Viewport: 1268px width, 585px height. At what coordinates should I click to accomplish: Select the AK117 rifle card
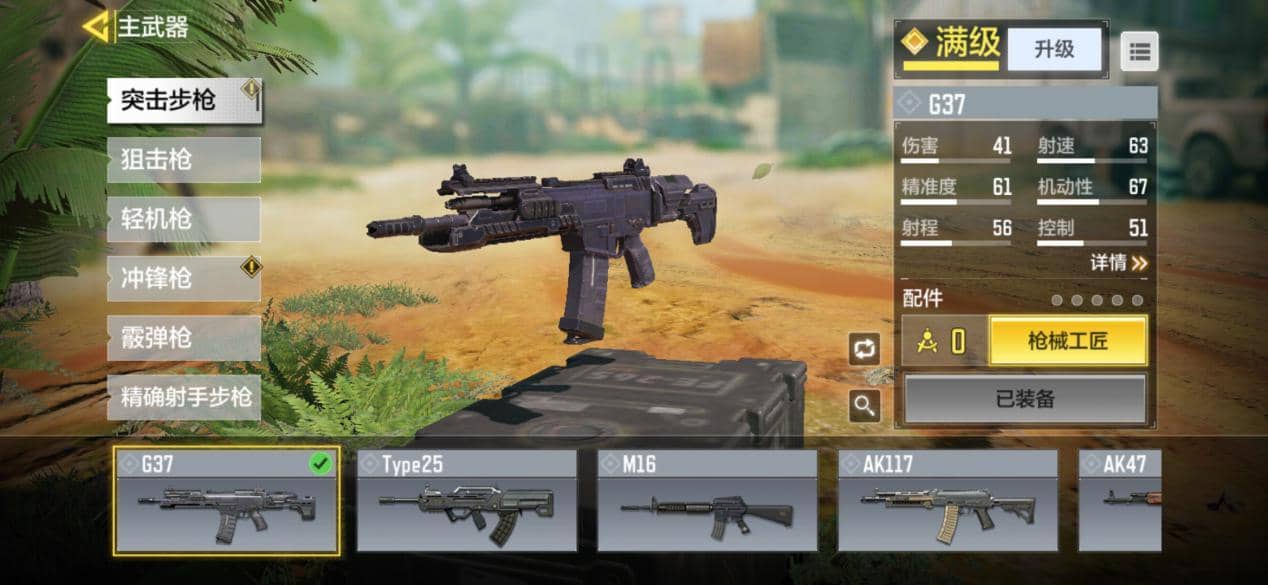pyautogui.click(x=947, y=501)
